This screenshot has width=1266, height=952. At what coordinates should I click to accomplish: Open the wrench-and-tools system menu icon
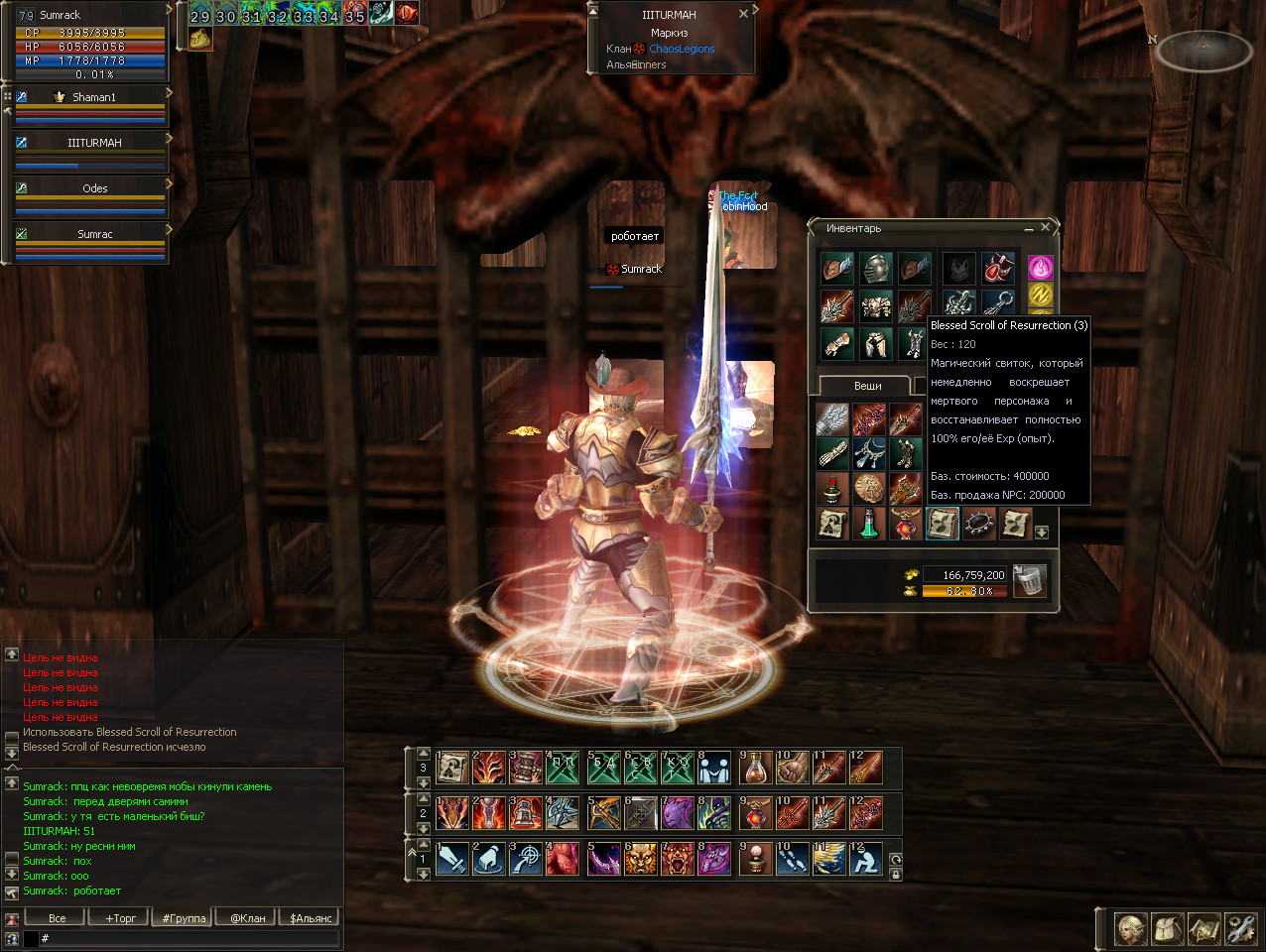(1240, 929)
